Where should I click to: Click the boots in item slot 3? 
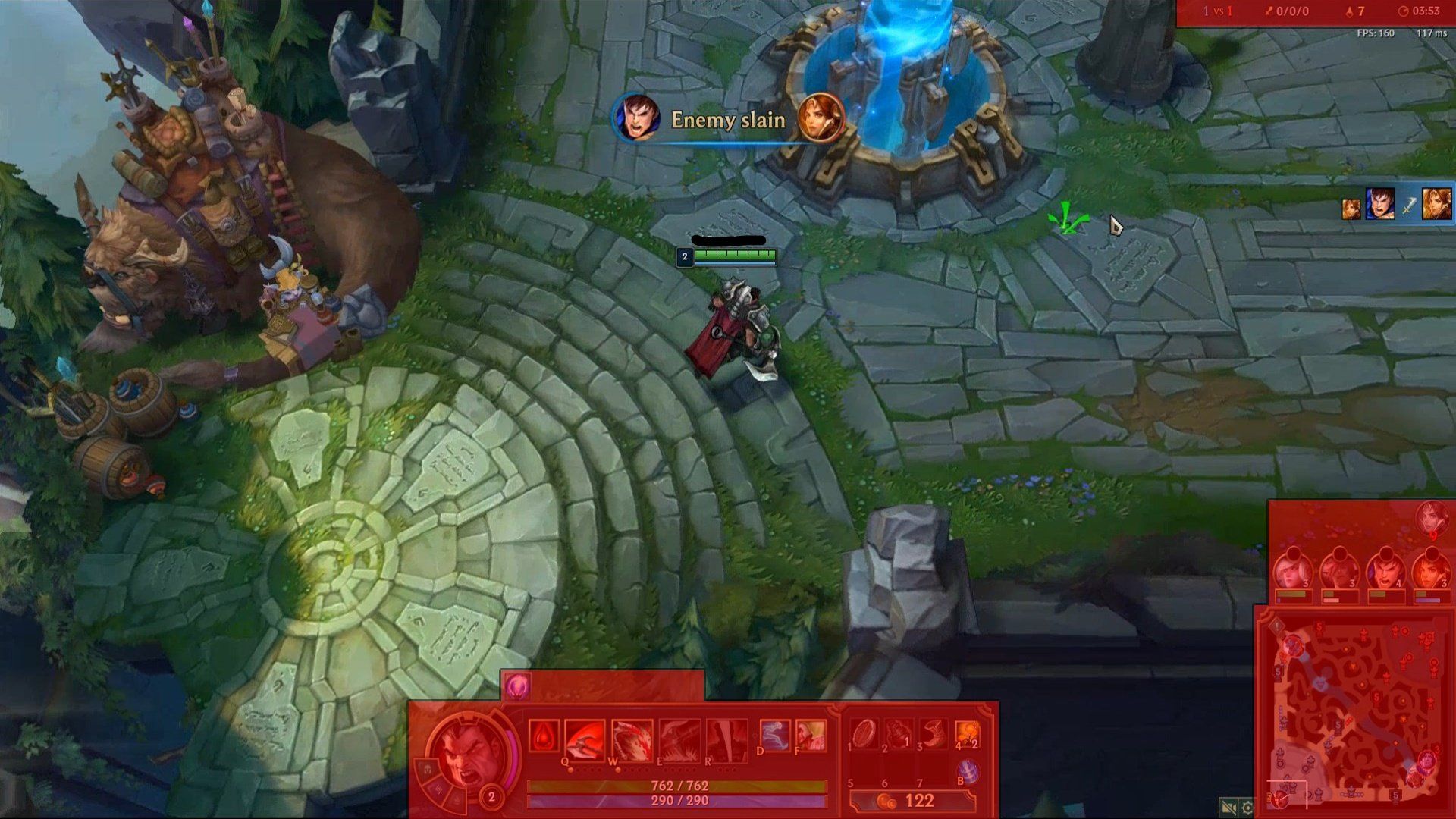click(x=934, y=734)
